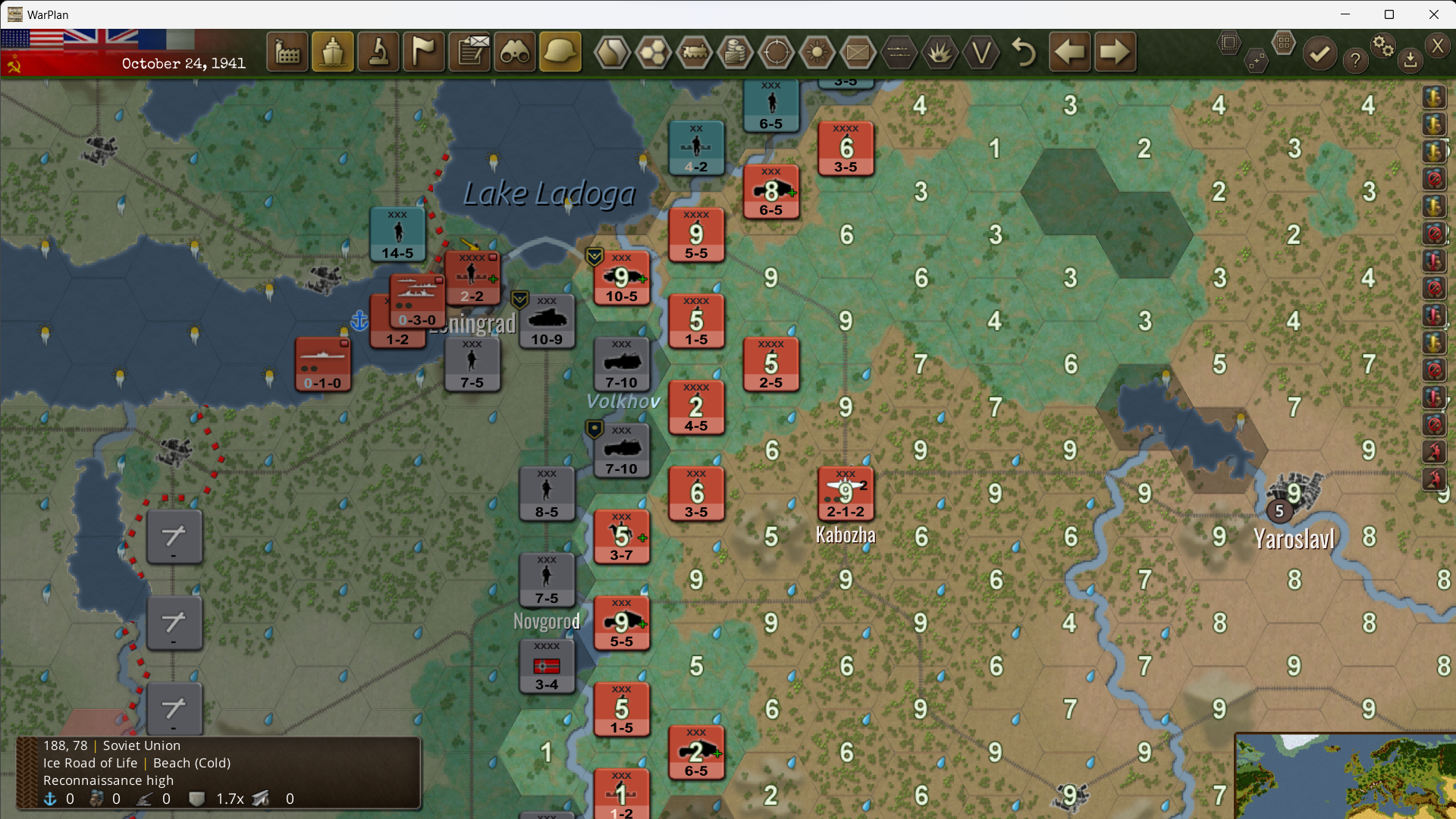This screenshot has height=819, width=1456.
Task: Click the save game download icon
Action: tap(1411, 60)
